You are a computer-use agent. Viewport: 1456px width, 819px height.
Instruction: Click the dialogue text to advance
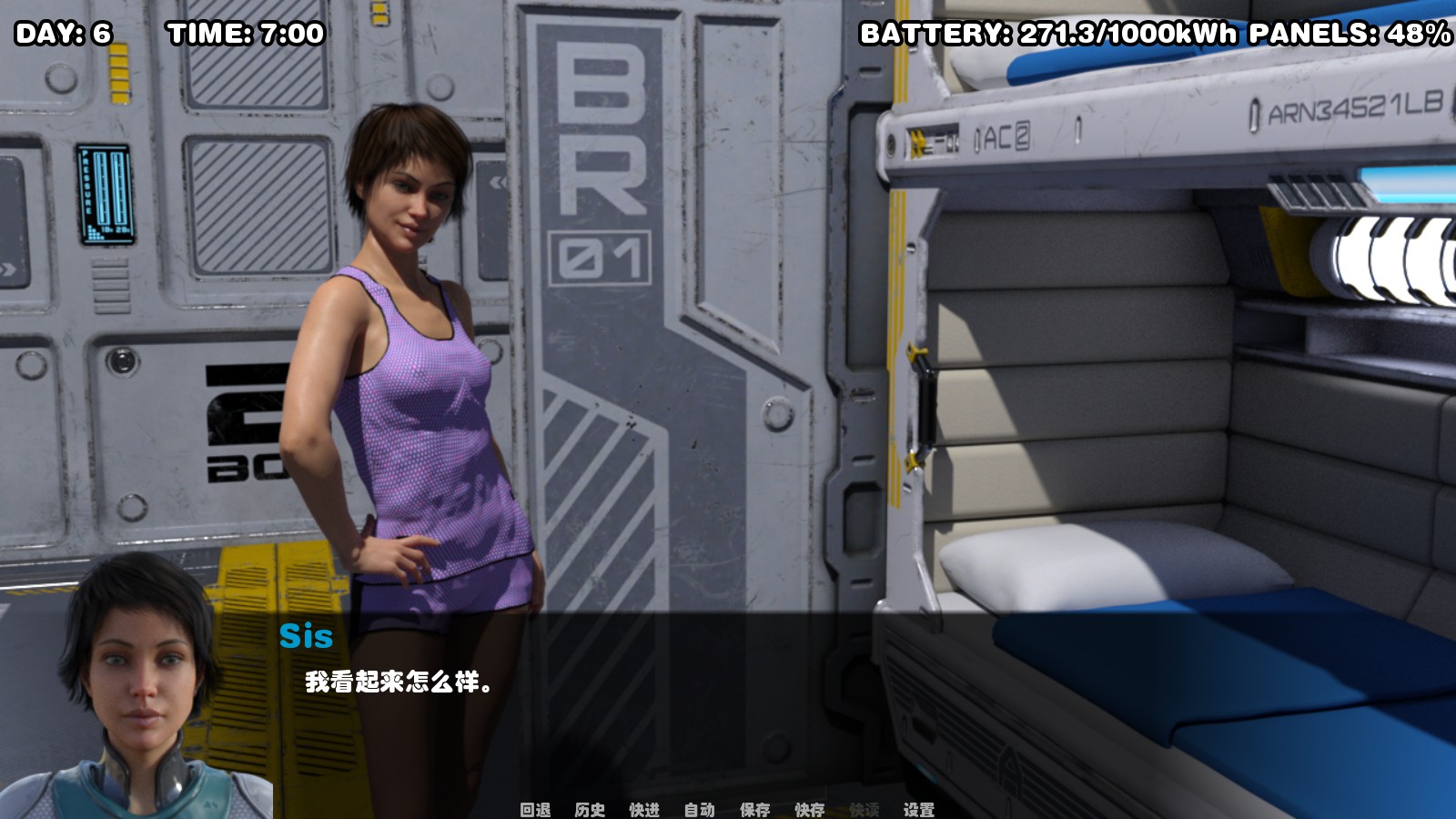[398, 681]
